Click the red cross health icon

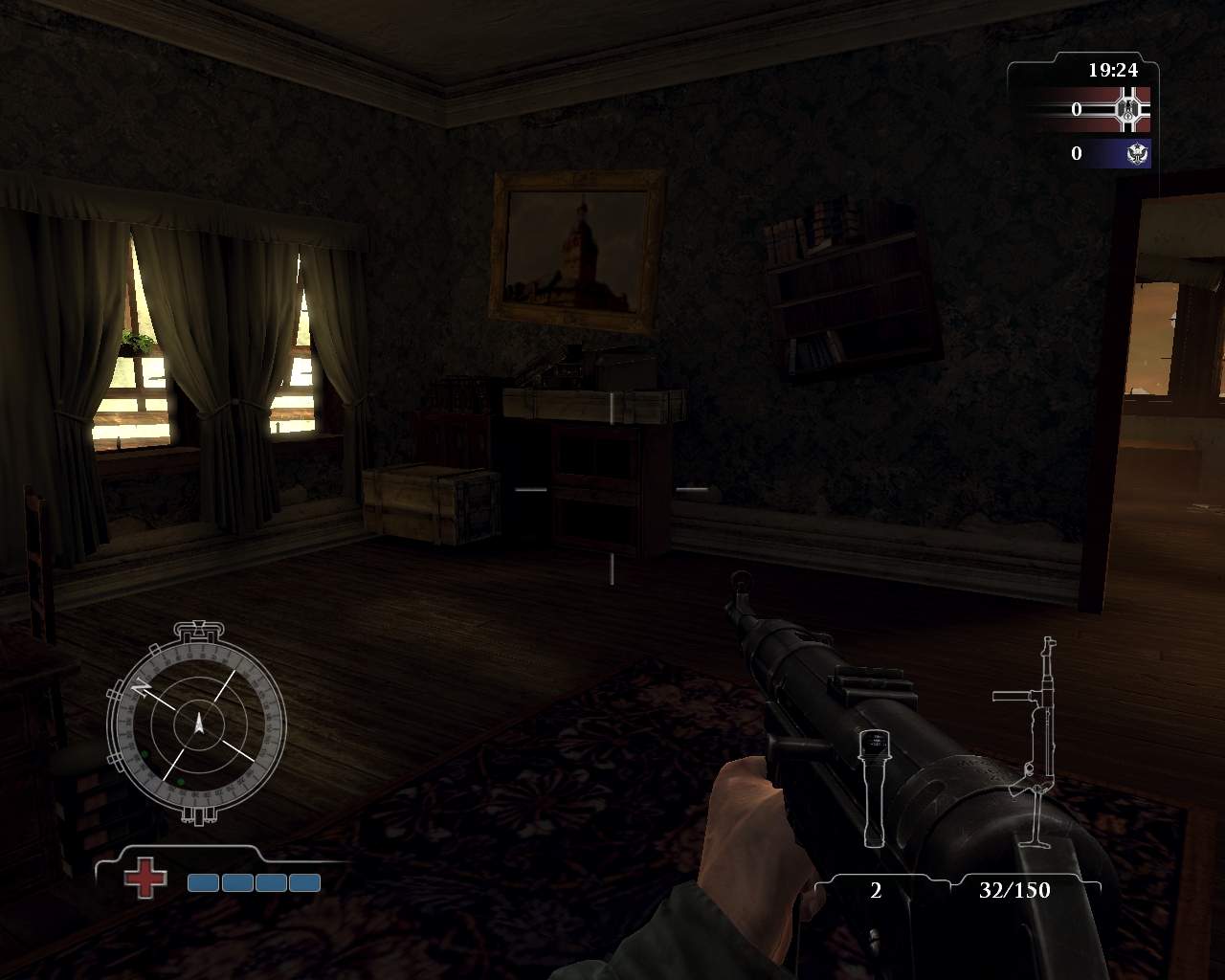[x=145, y=879]
